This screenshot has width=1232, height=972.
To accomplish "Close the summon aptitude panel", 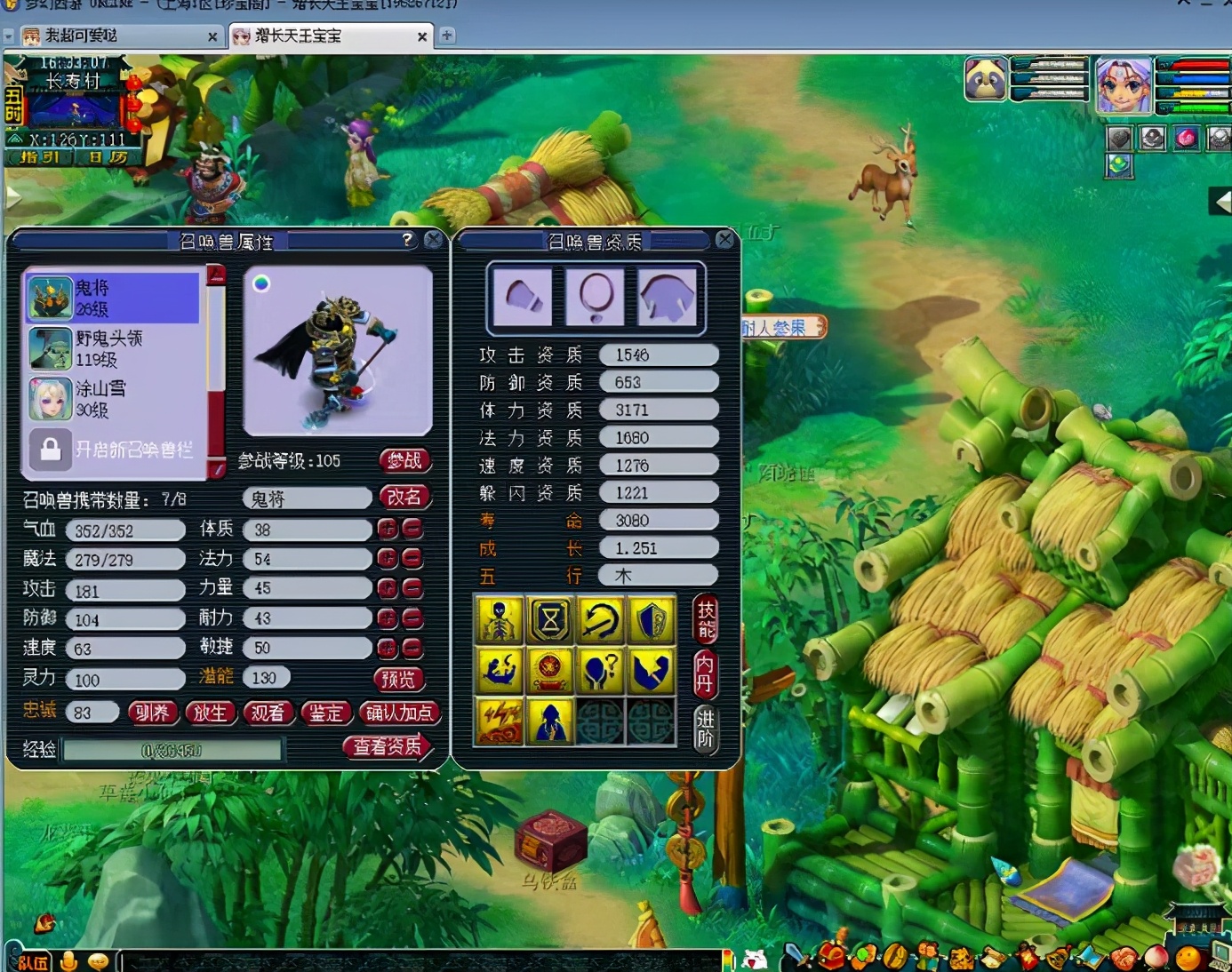I will [724, 240].
